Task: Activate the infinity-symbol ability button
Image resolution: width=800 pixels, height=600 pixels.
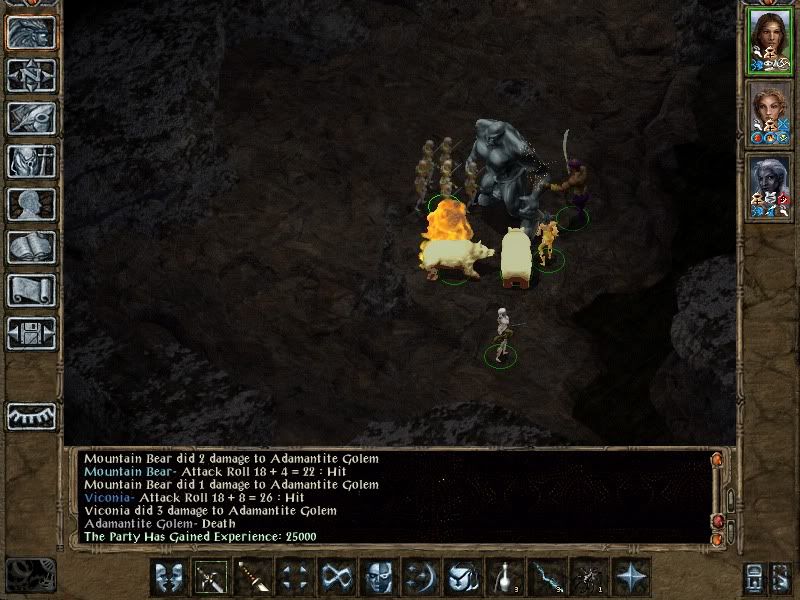Action: [x=337, y=577]
